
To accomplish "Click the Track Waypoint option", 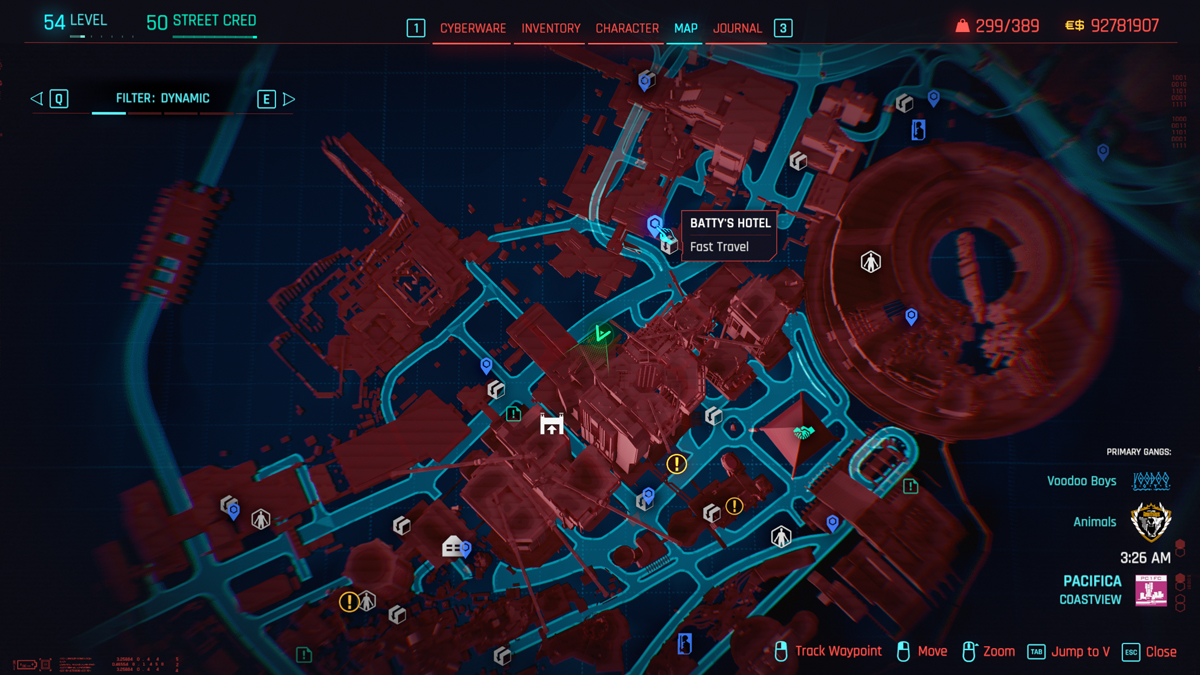I will [x=828, y=652].
